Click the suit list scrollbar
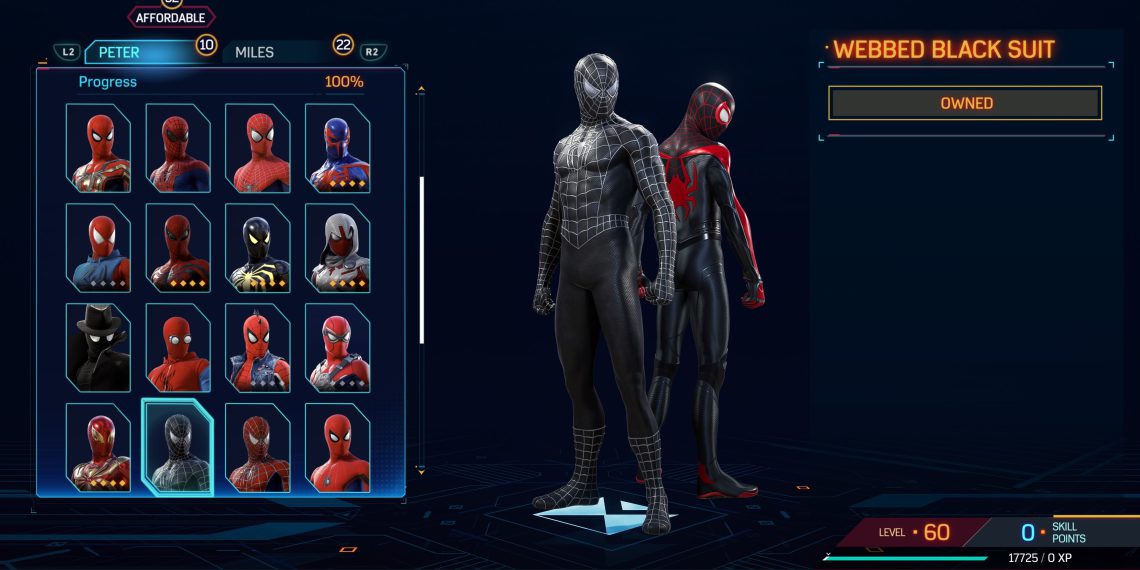 422,260
